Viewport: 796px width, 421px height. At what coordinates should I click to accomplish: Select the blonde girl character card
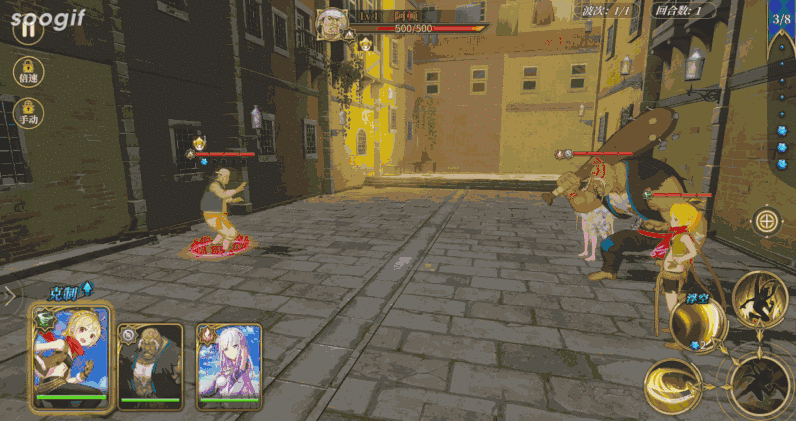pos(69,357)
